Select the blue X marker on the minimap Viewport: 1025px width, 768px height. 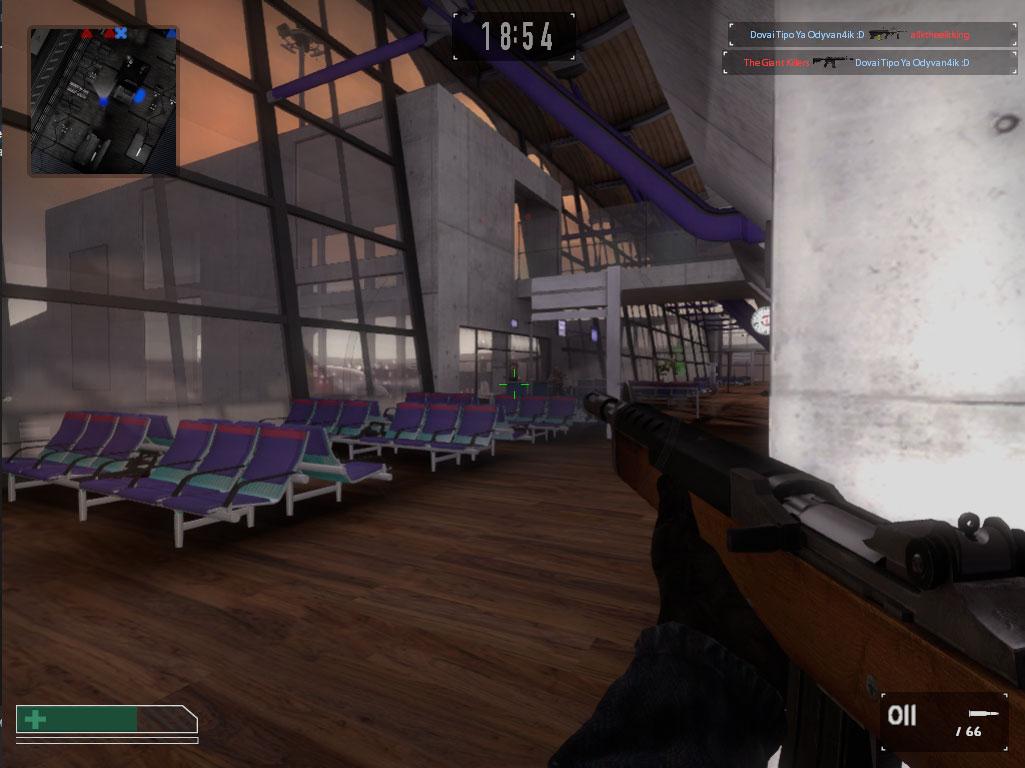121,33
